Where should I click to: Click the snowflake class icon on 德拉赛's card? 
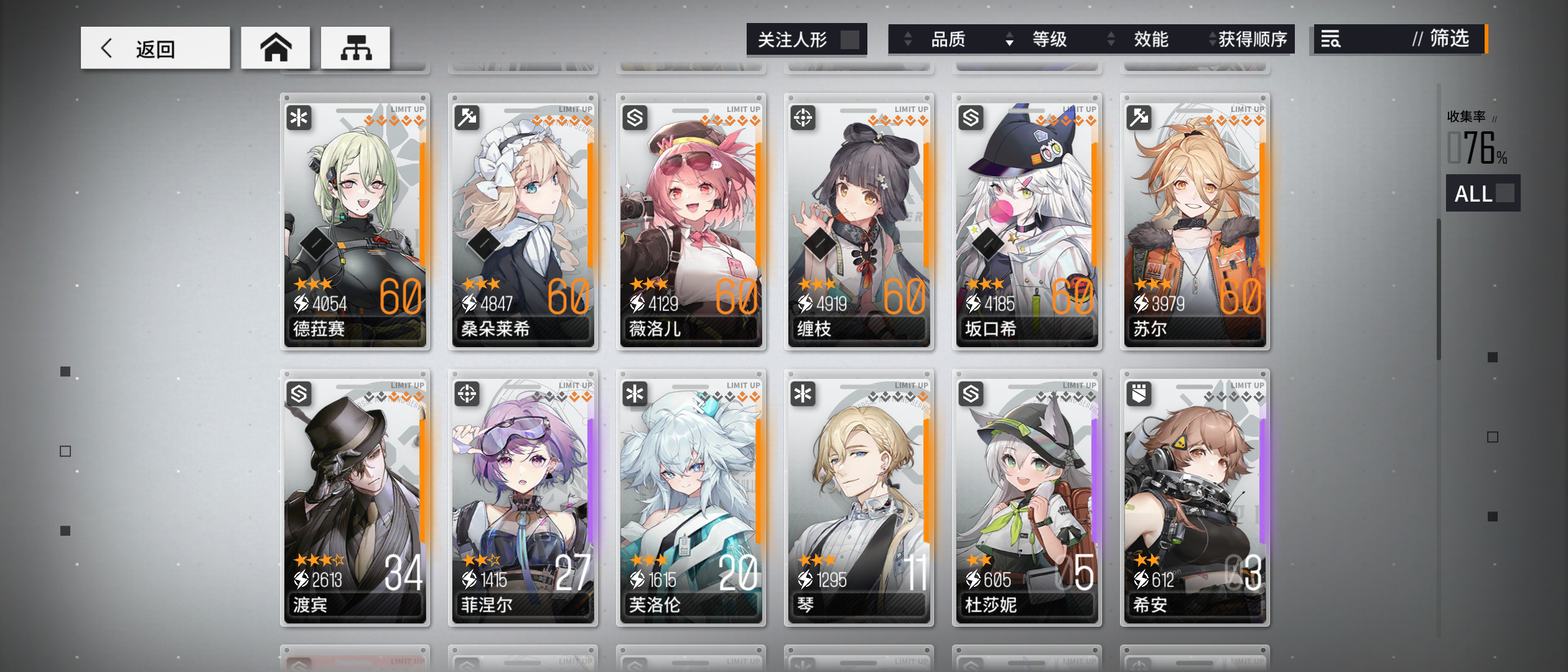[x=299, y=118]
